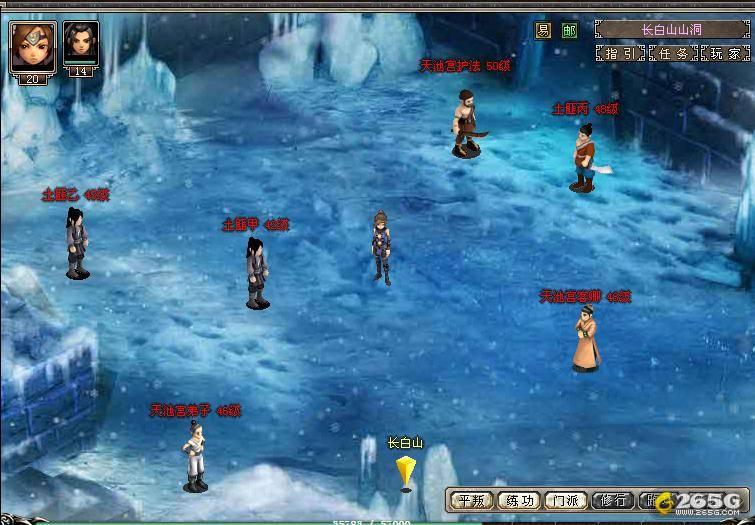The height and width of the screenshot is (525, 755).
Task: Open the green 邮 mail icon
Action: pos(569,30)
